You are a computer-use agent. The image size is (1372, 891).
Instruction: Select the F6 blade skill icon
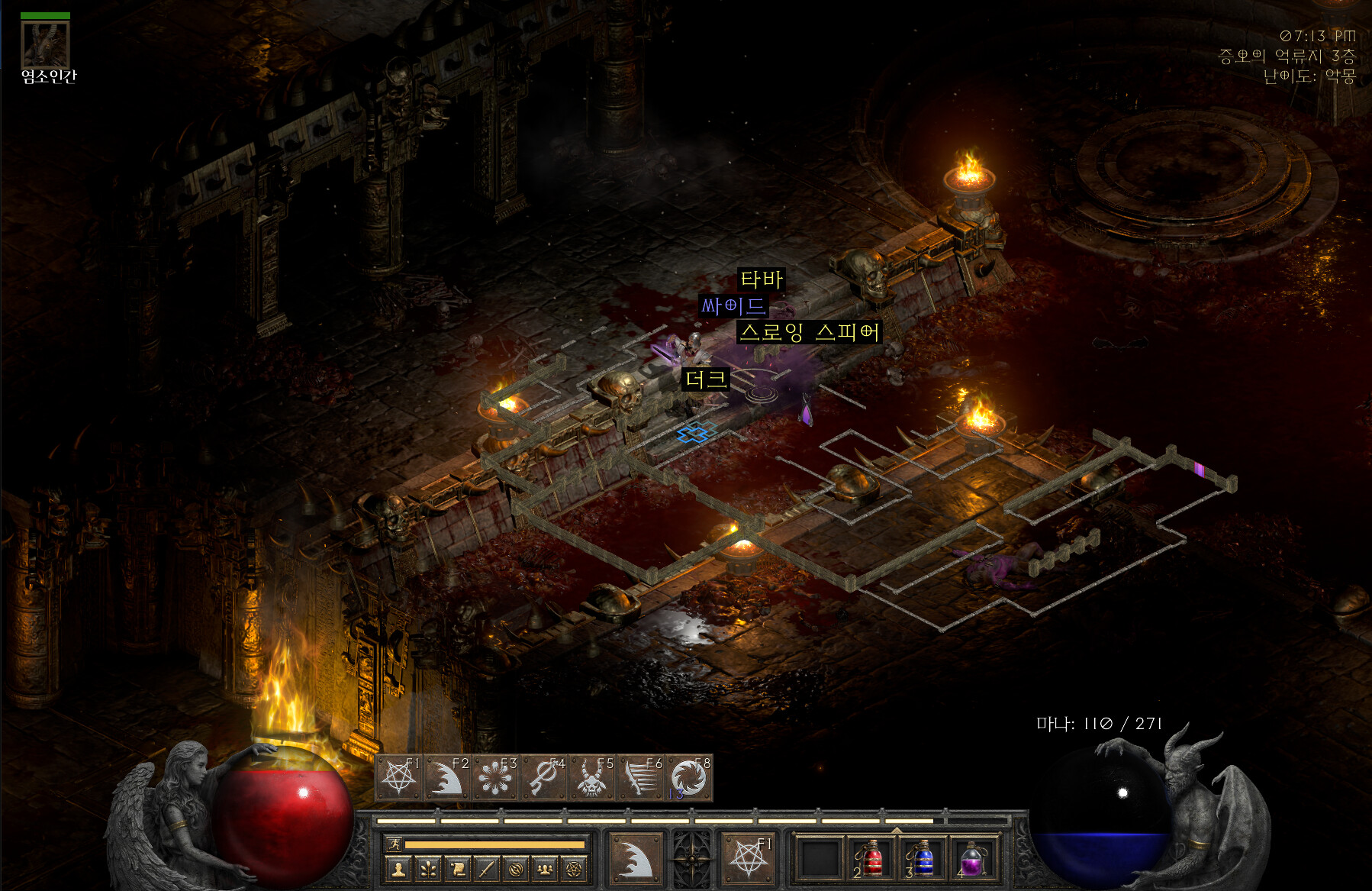[x=640, y=779]
